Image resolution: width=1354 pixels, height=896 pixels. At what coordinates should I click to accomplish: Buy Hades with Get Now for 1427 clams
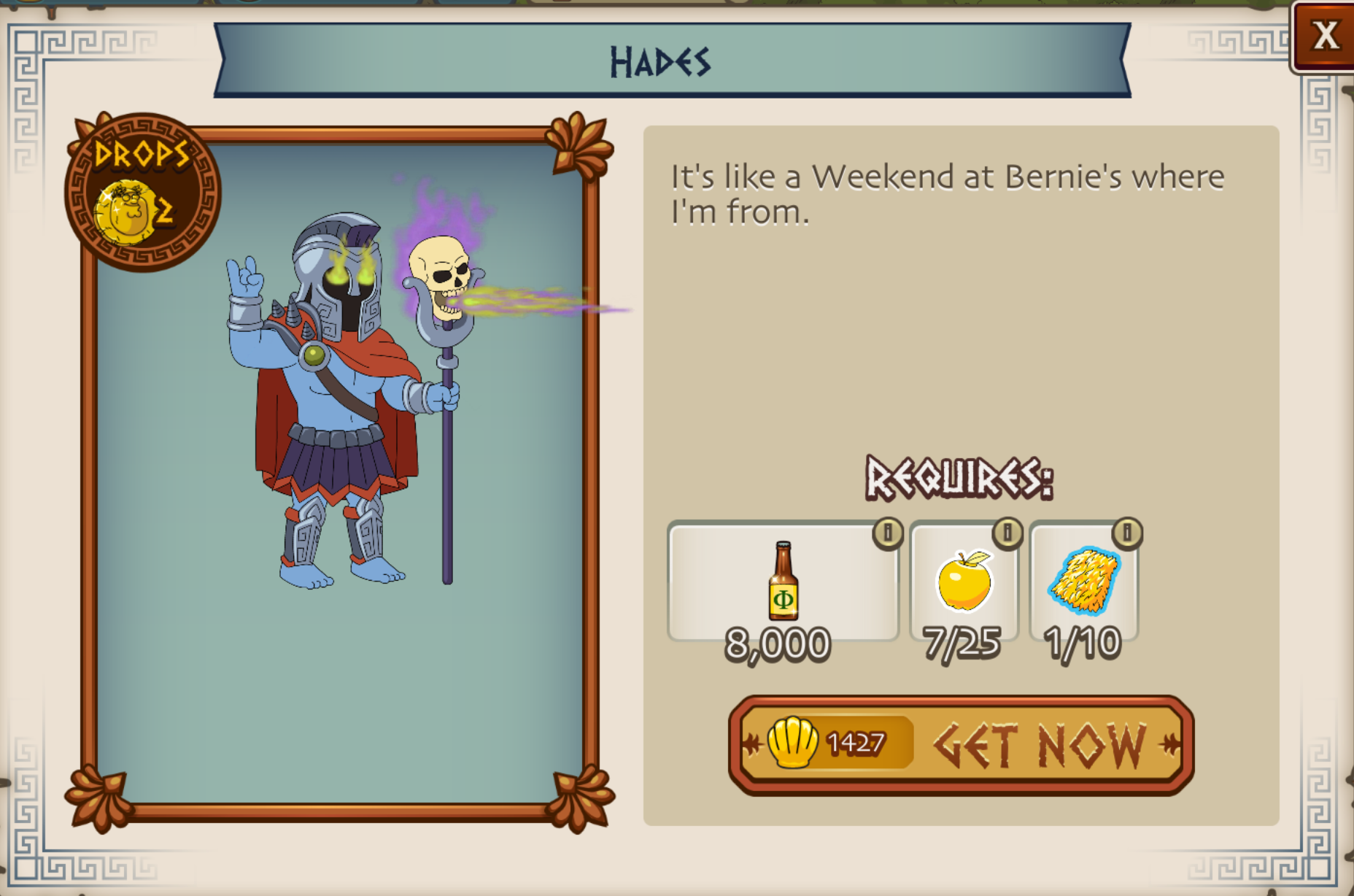coord(960,744)
